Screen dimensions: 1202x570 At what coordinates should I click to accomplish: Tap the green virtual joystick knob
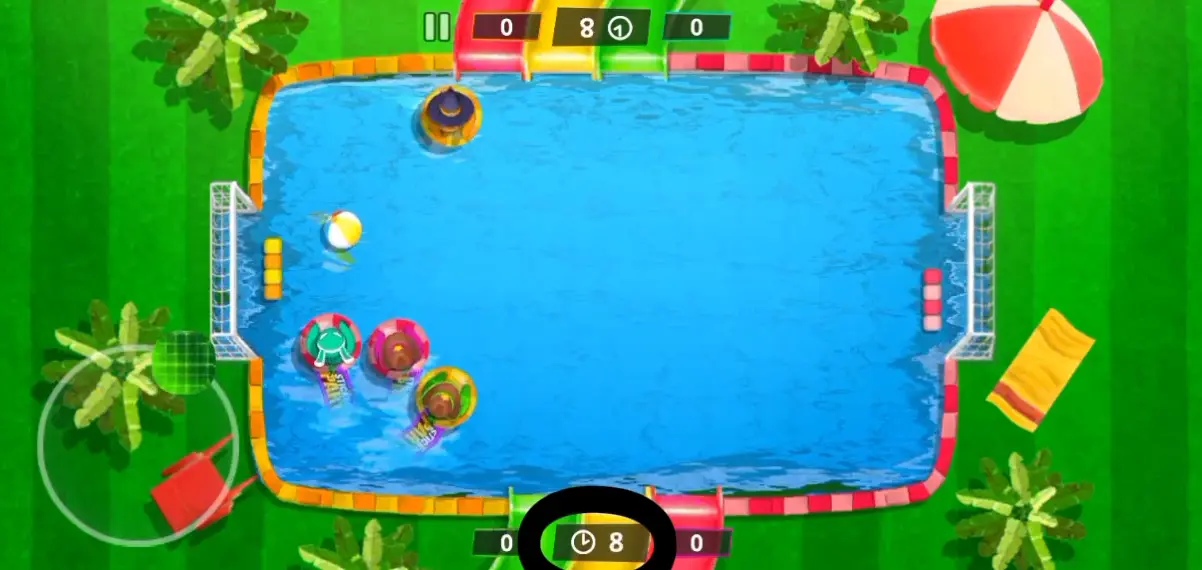pos(184,362)
